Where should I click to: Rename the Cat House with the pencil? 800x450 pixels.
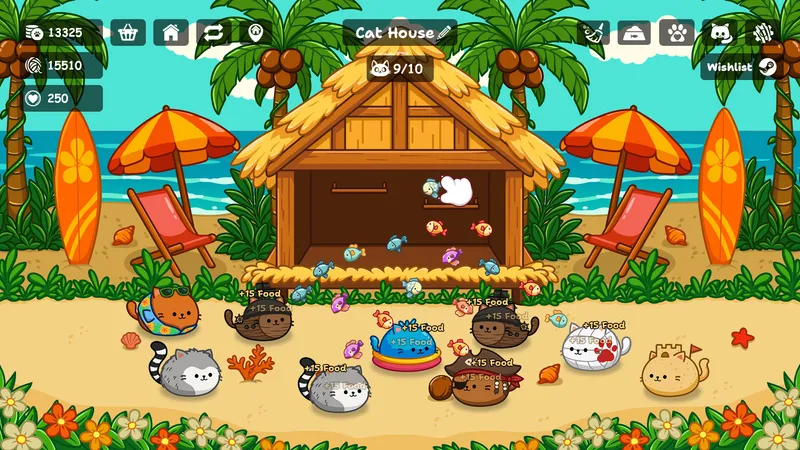[445, 33]
